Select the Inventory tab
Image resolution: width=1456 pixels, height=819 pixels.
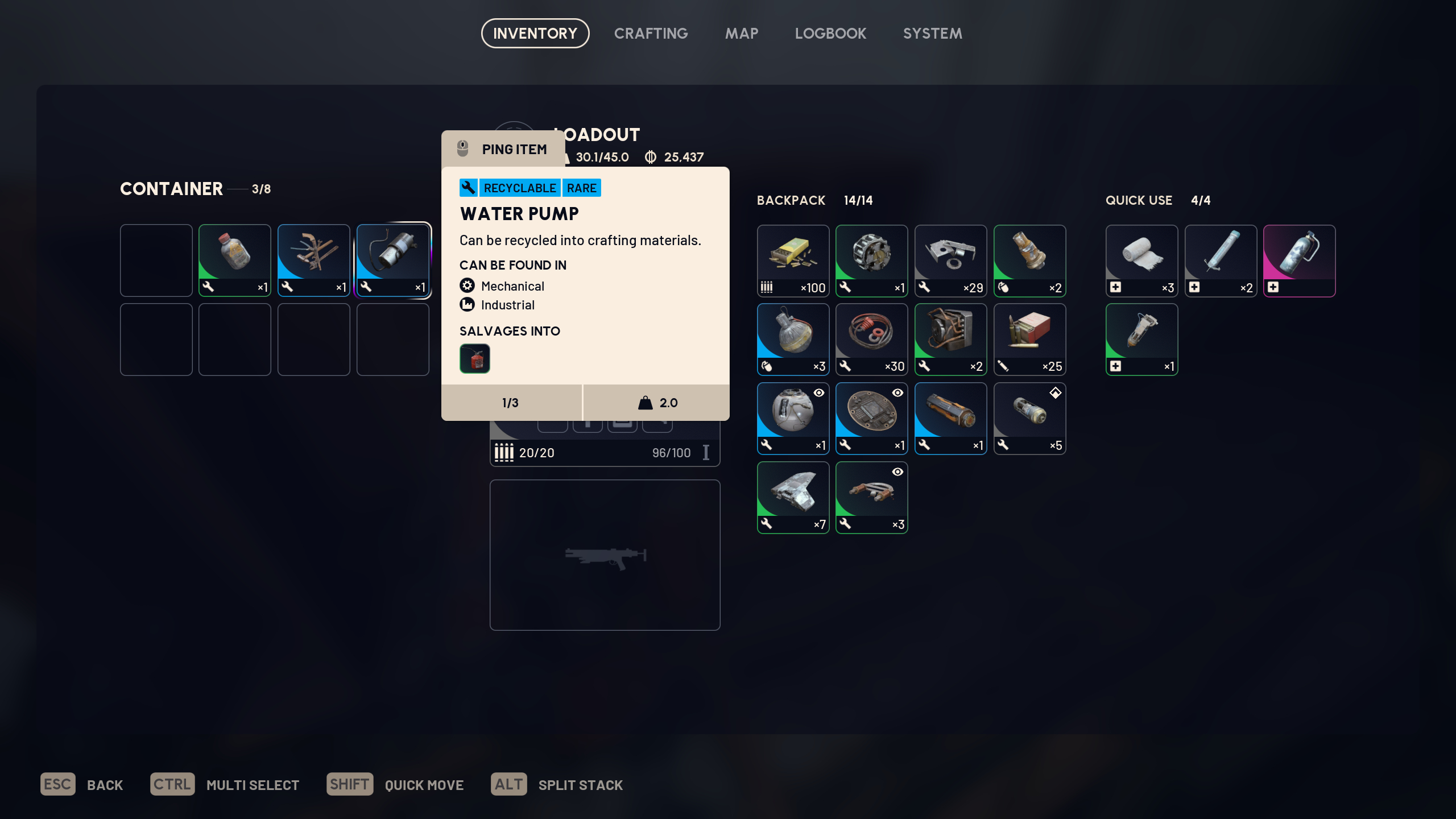pyautogui.click(x=535, y=34)
